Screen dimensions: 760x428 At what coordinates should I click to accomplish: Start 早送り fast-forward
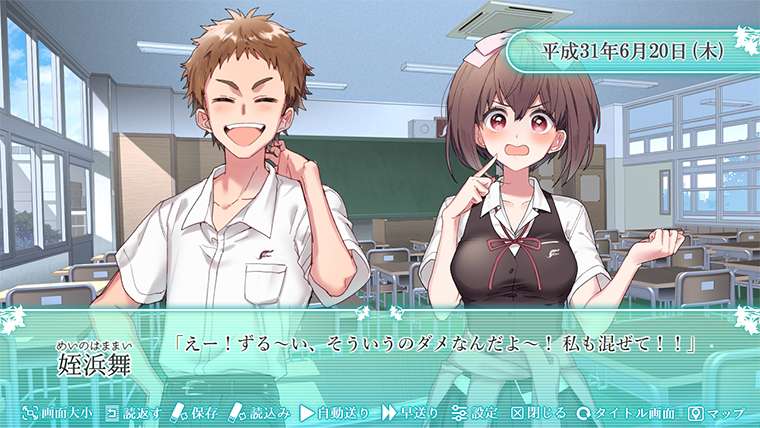(411, 412)
